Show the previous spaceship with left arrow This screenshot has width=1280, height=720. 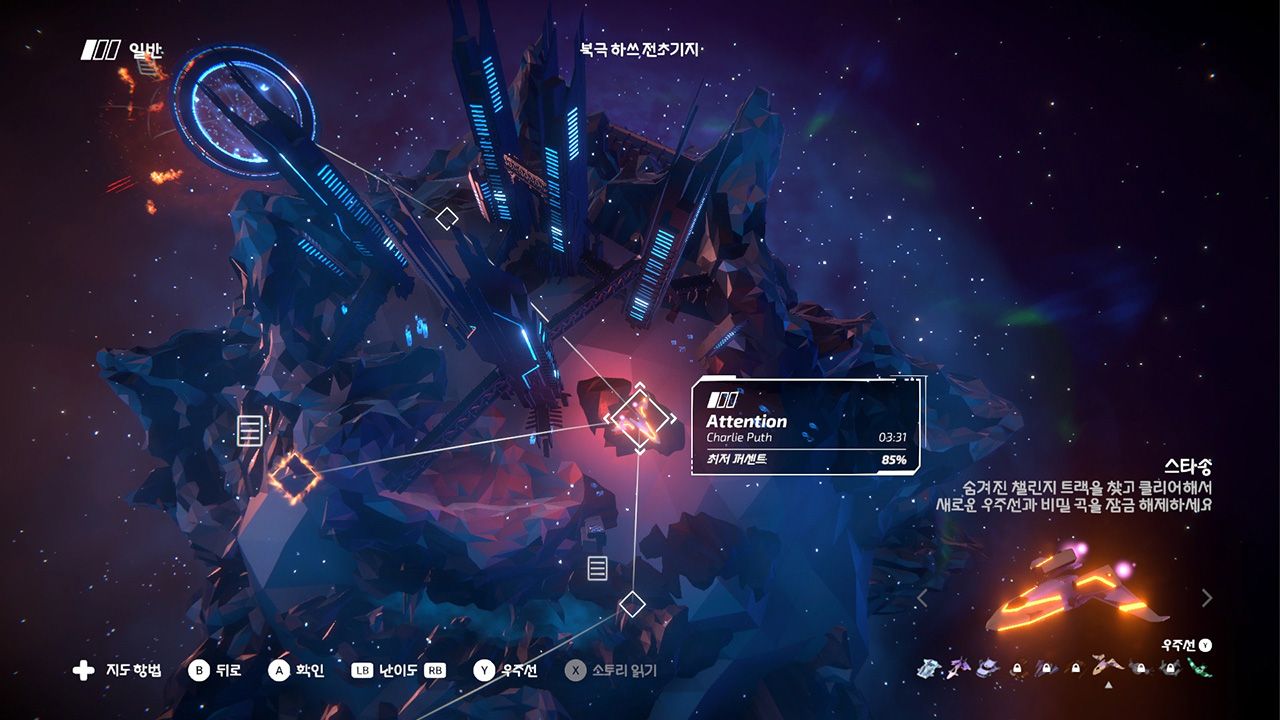[x=922, y=598]
